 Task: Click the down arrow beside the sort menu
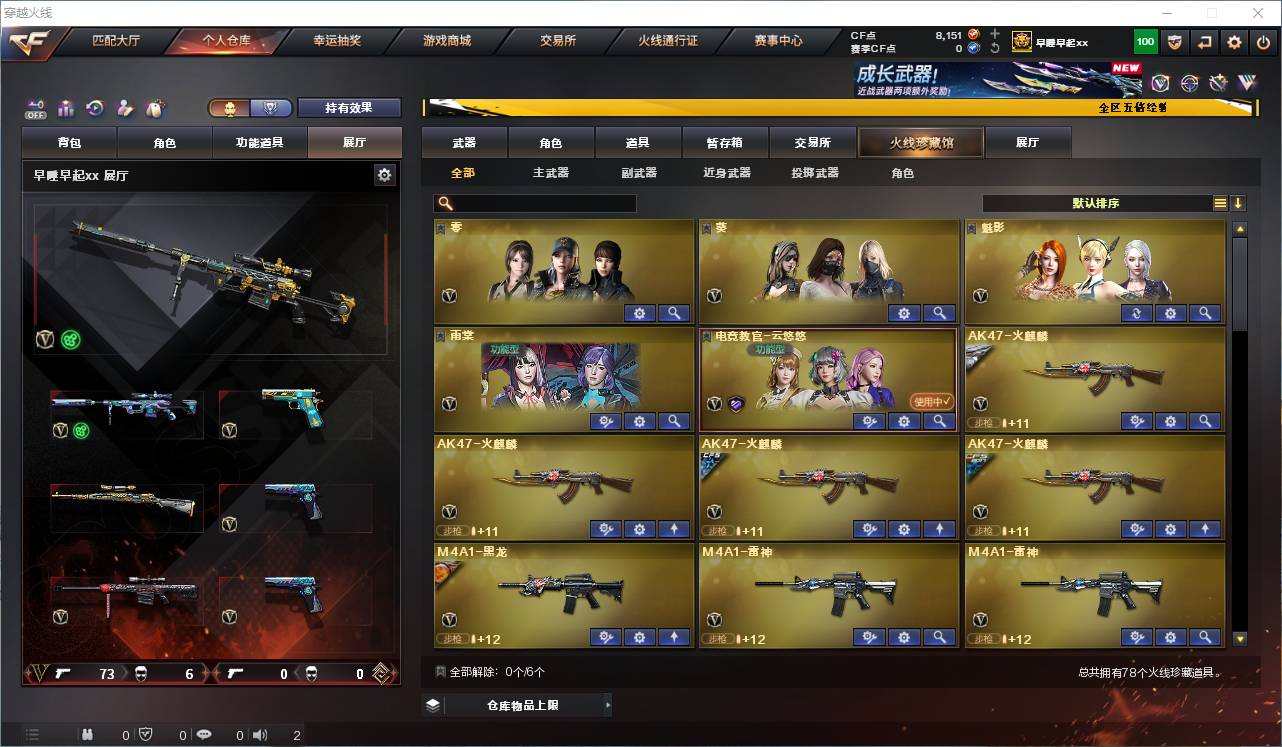pos(1238,203)
